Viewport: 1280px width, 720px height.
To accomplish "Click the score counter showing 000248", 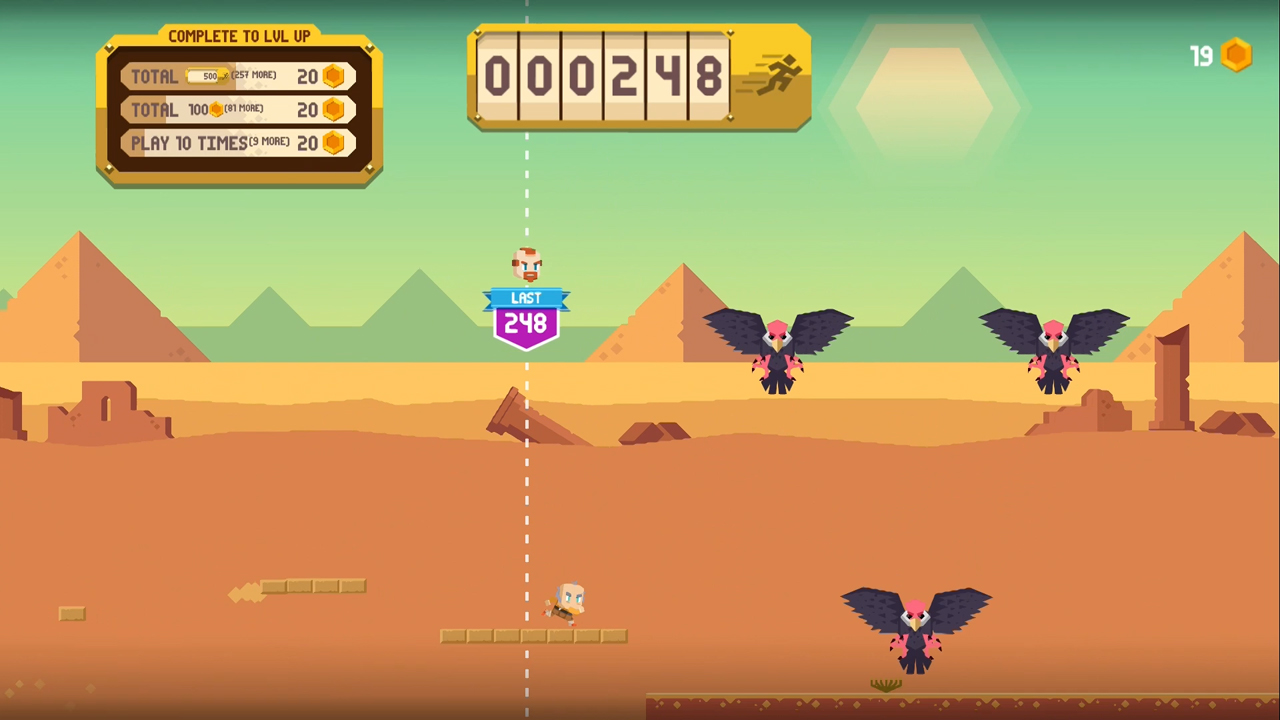I will coord(605,76).
